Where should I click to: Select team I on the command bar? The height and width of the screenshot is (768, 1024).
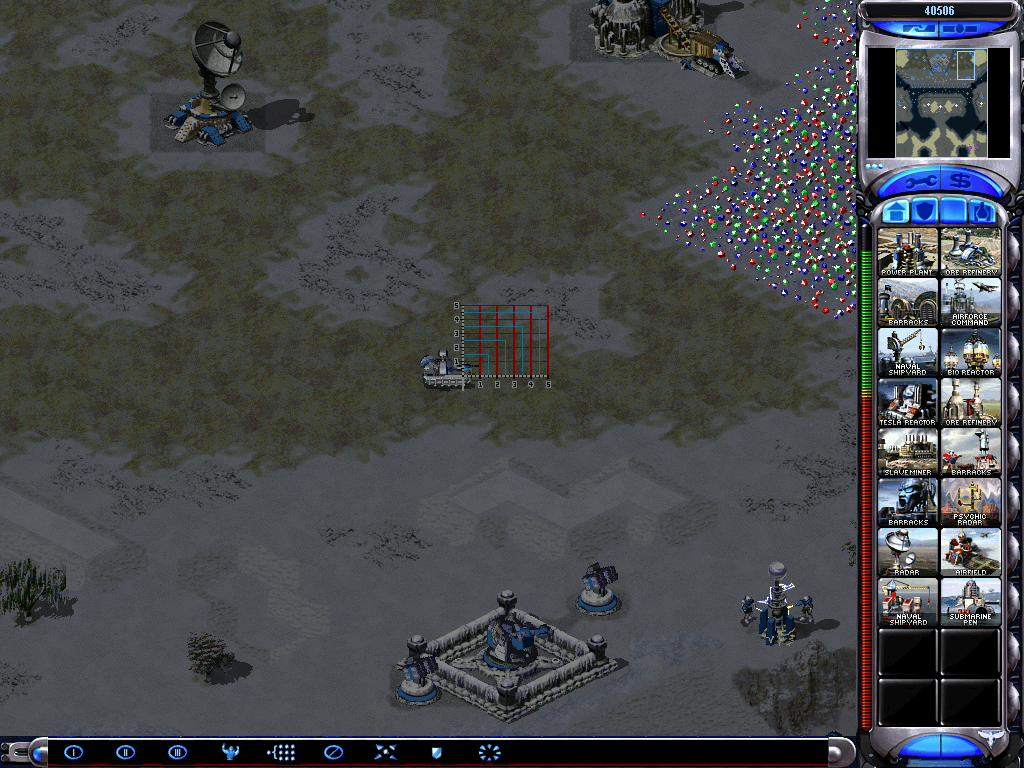[x=74, y=752]
